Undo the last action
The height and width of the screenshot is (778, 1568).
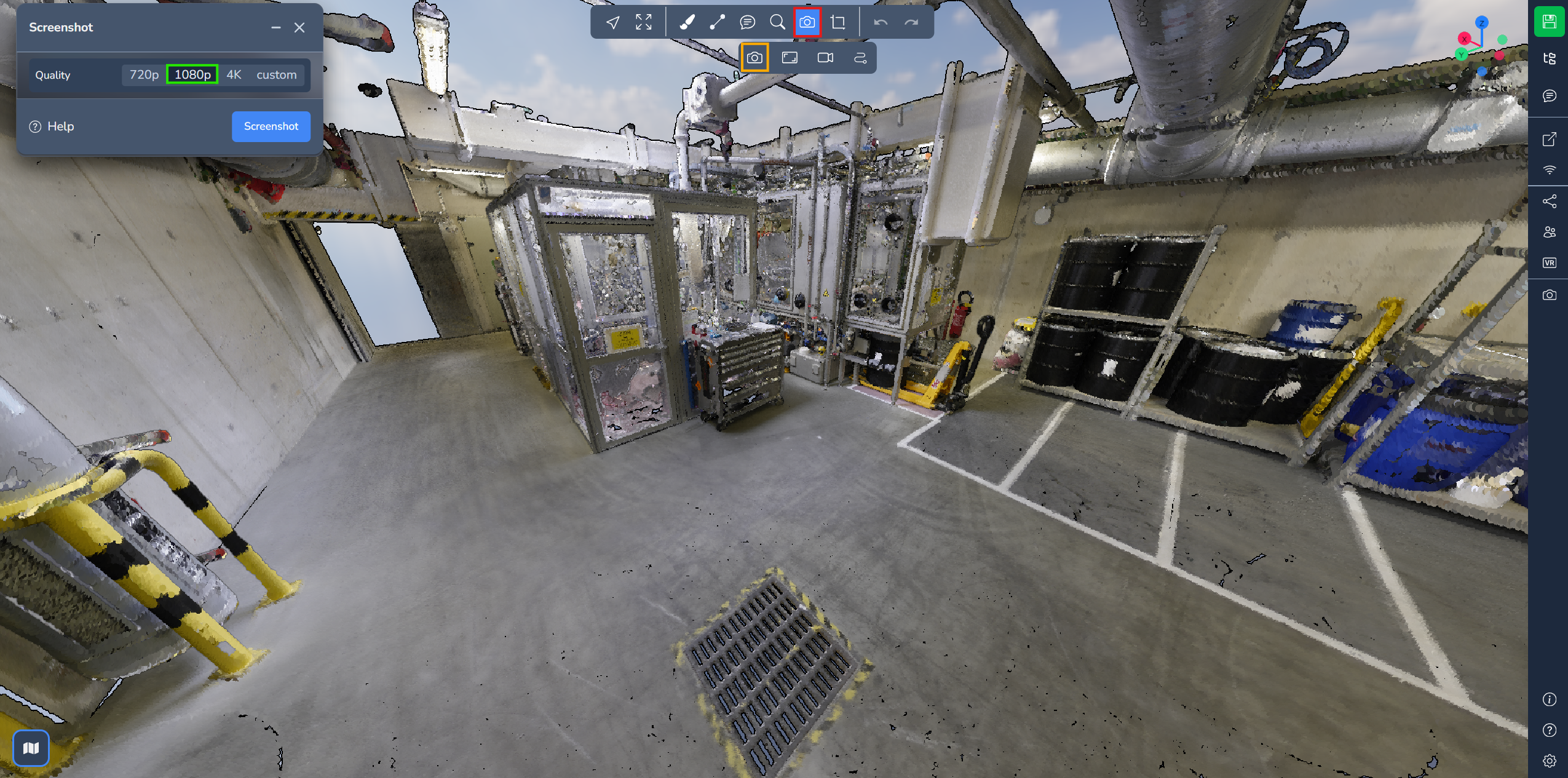(881, 23)
